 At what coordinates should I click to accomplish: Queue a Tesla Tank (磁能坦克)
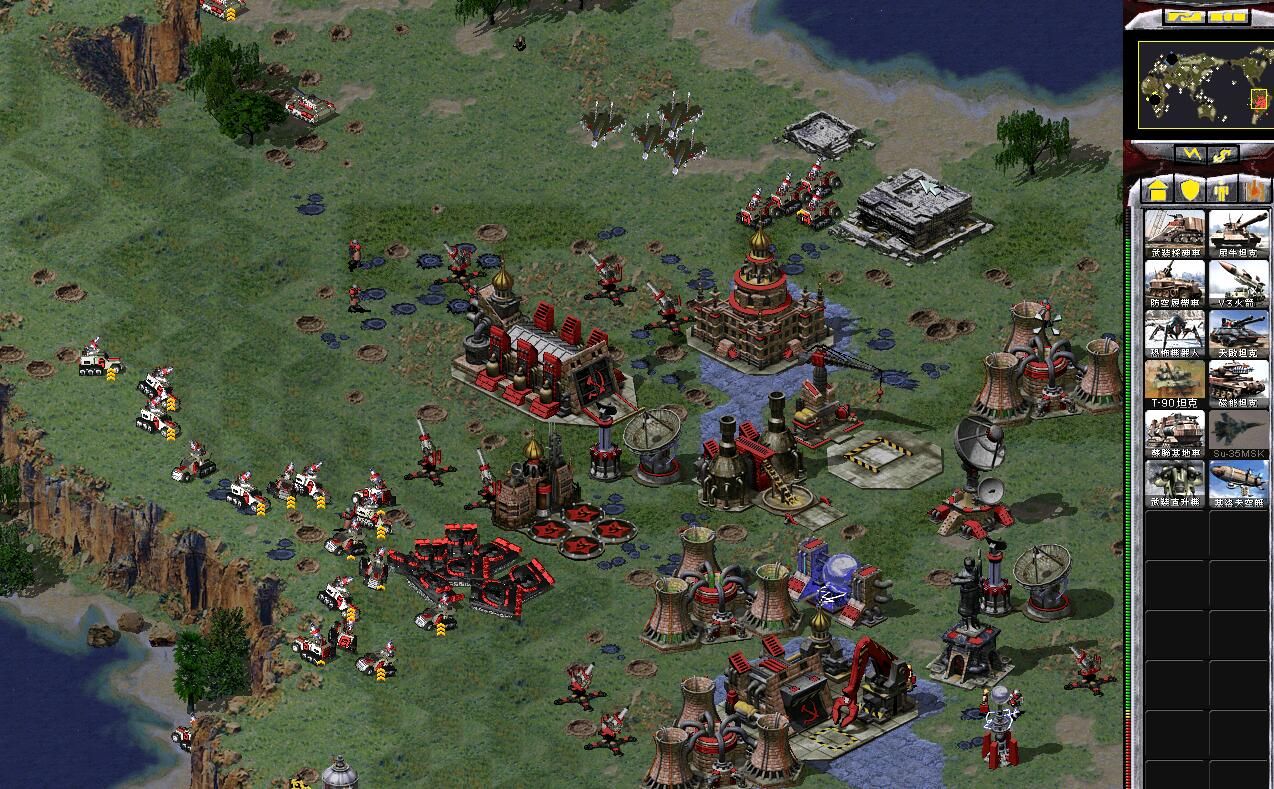[1239, 384]
